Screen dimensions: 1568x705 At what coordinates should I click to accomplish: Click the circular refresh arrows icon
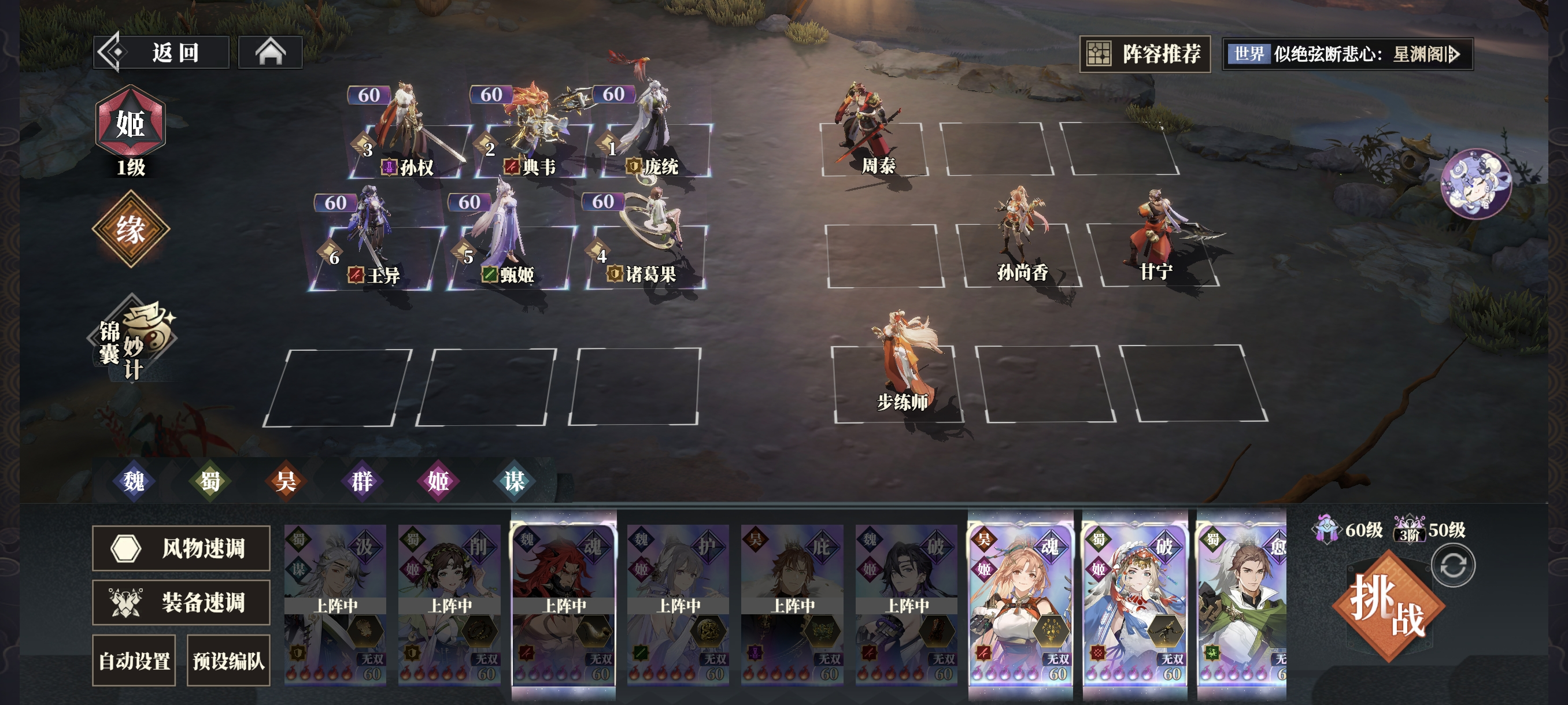point(1453,566)
